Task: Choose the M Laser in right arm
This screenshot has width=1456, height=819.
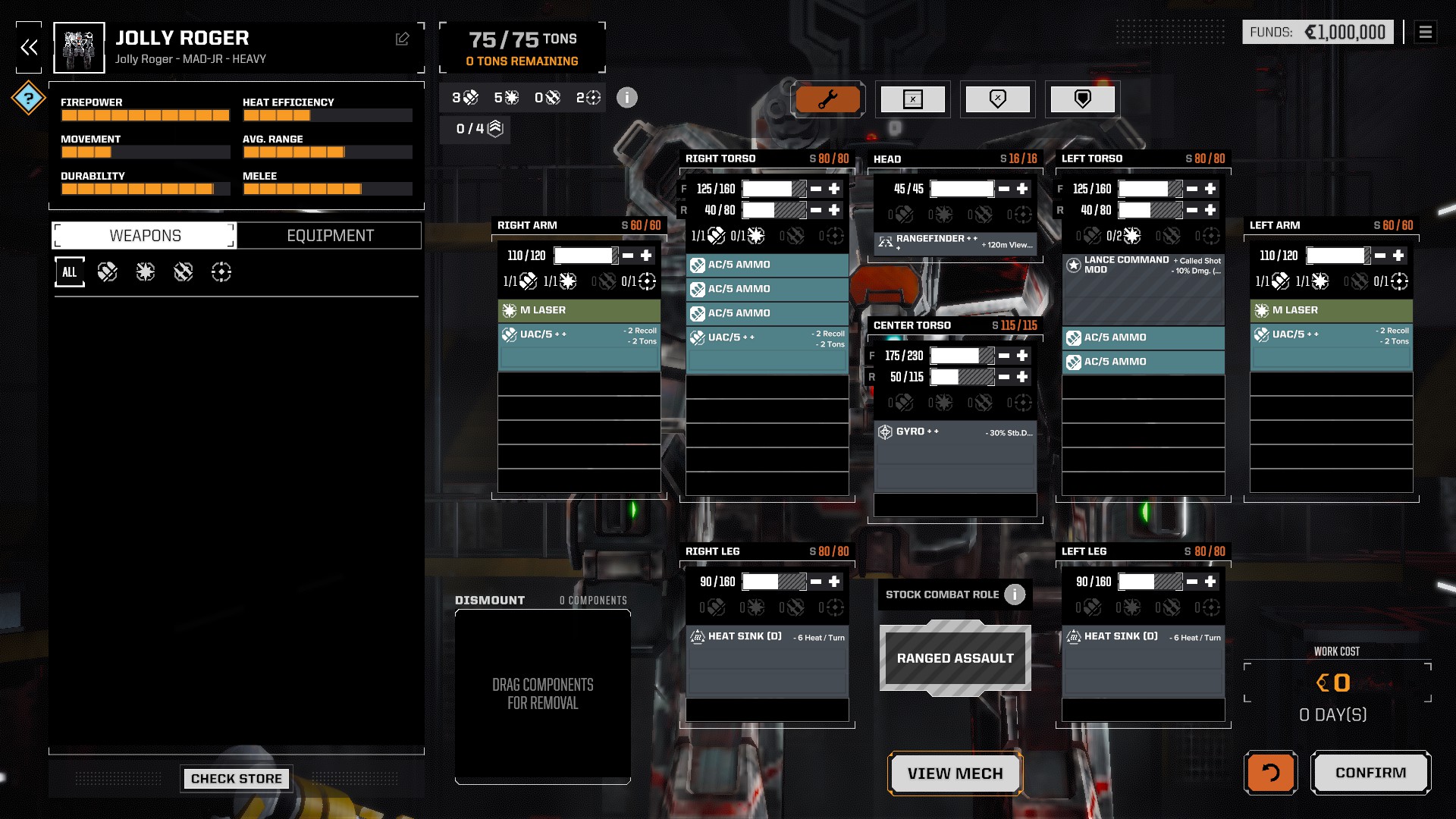Action: (x=578, y=310)
